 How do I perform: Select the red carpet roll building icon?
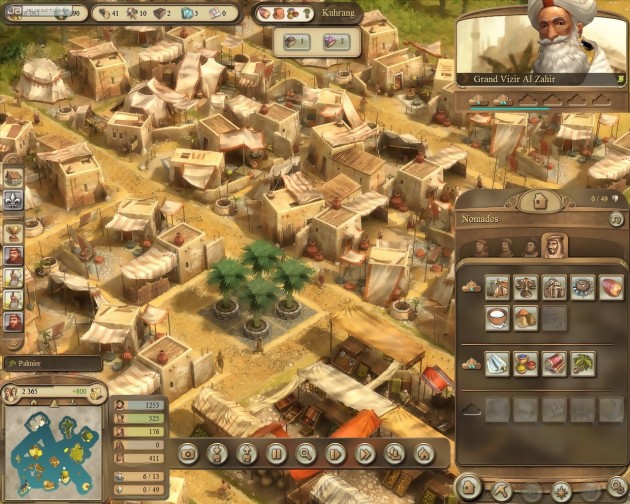click(x=554, y=362)
